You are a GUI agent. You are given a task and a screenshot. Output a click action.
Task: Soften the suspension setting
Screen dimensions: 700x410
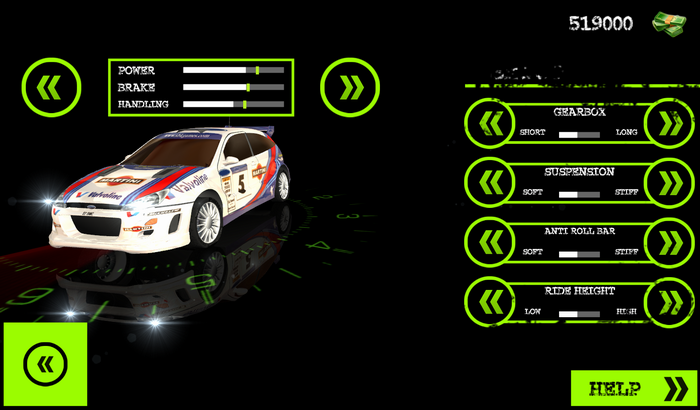click(490, 182)
